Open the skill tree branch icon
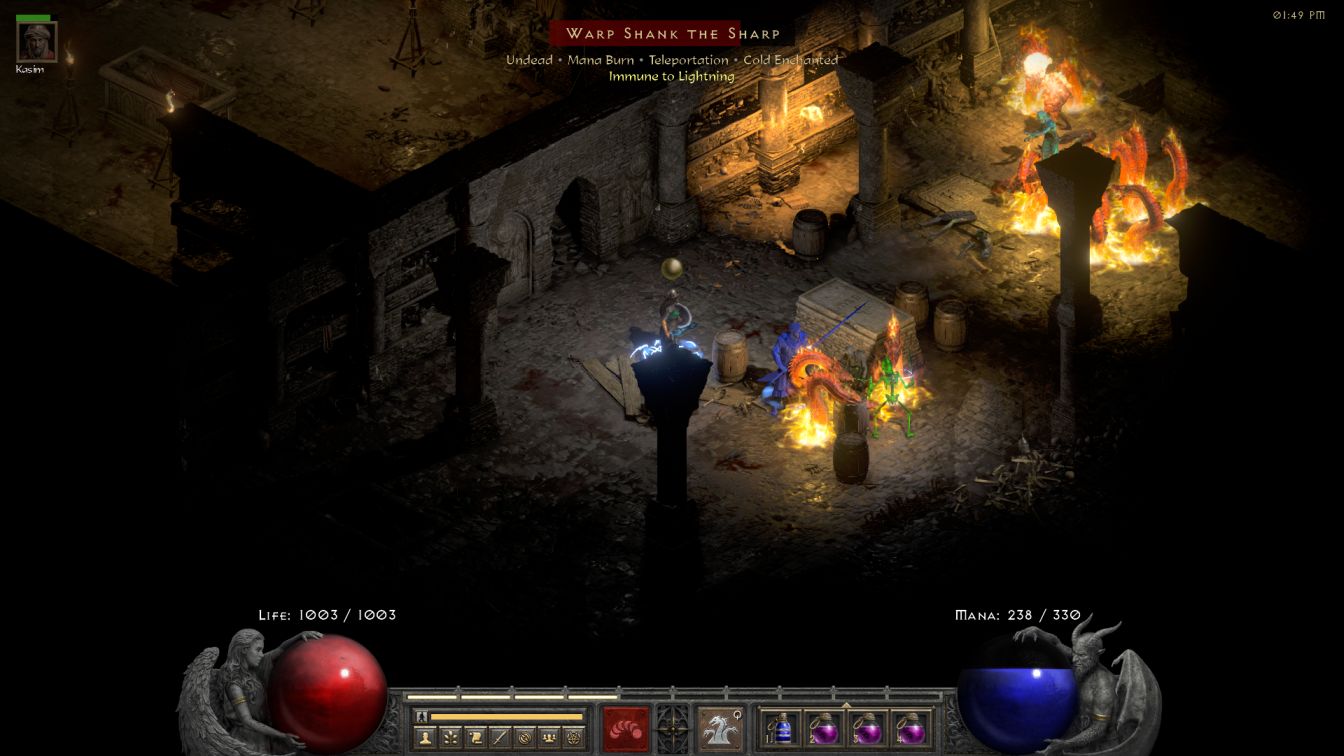This screenshot has width=1344, height=756. (x=451, y=738)
